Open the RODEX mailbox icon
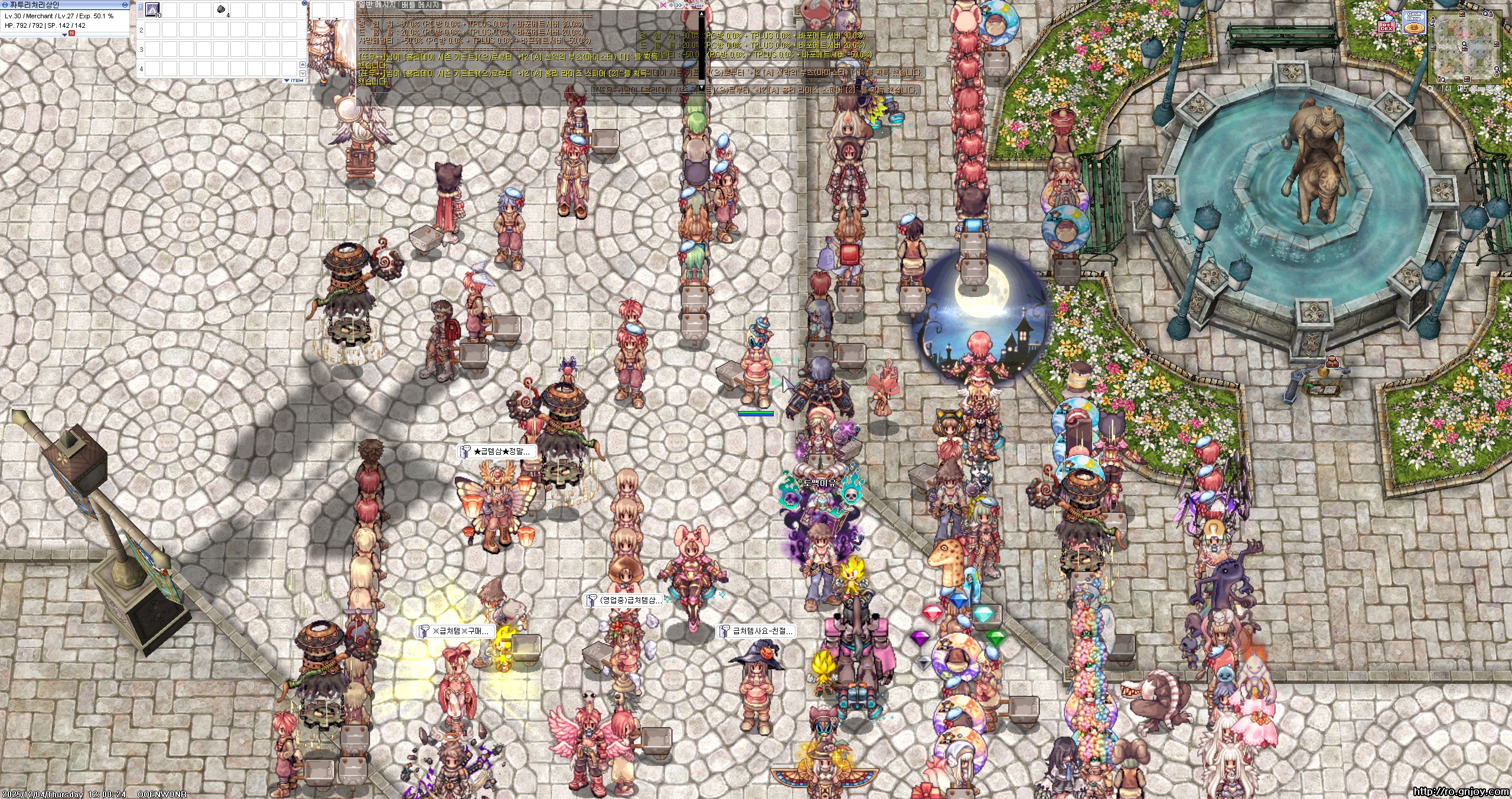Screen dimensions: 1512x799 (1386, 24)
